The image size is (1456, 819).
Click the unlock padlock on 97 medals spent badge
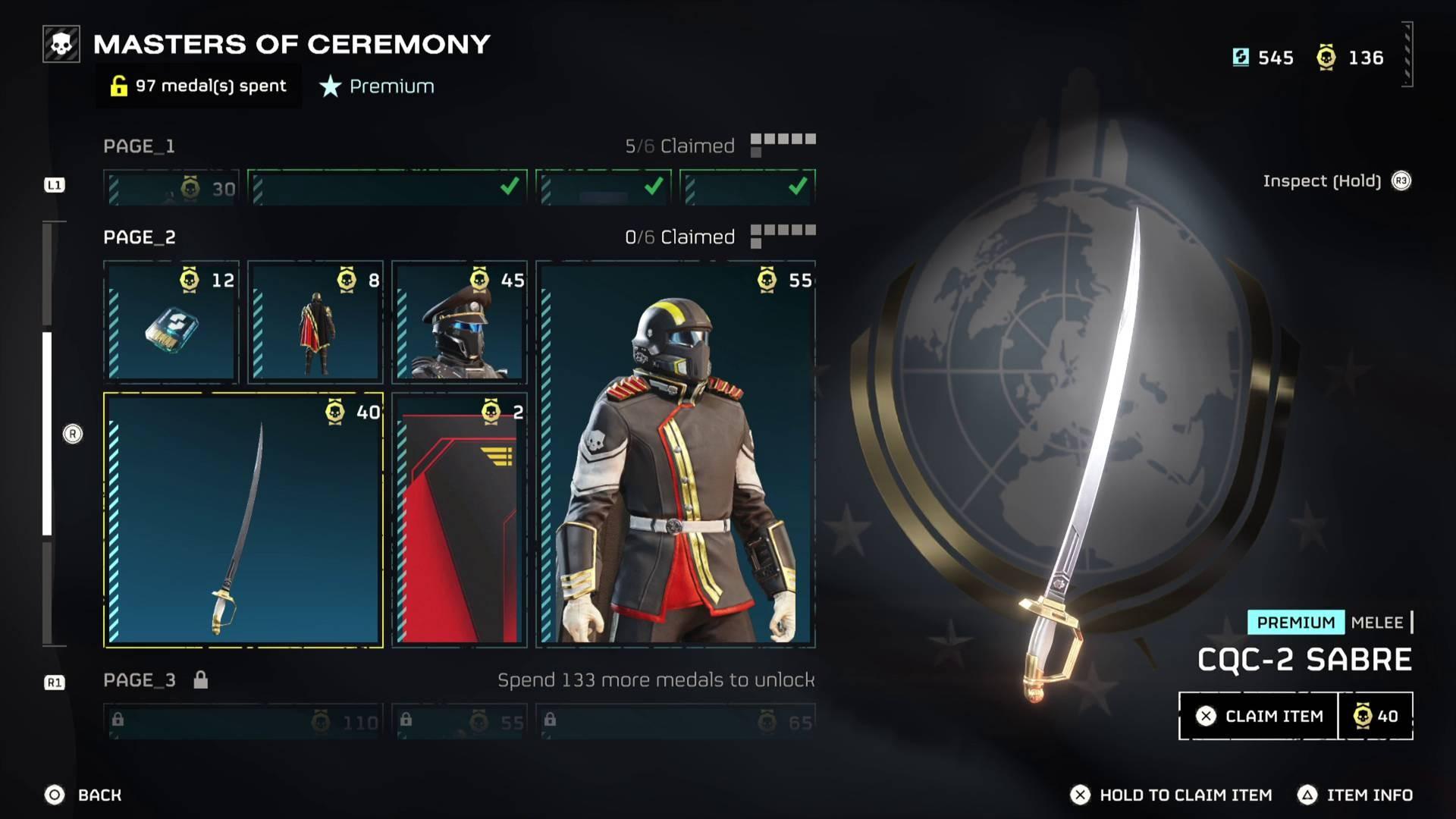[x=118, y=86]
